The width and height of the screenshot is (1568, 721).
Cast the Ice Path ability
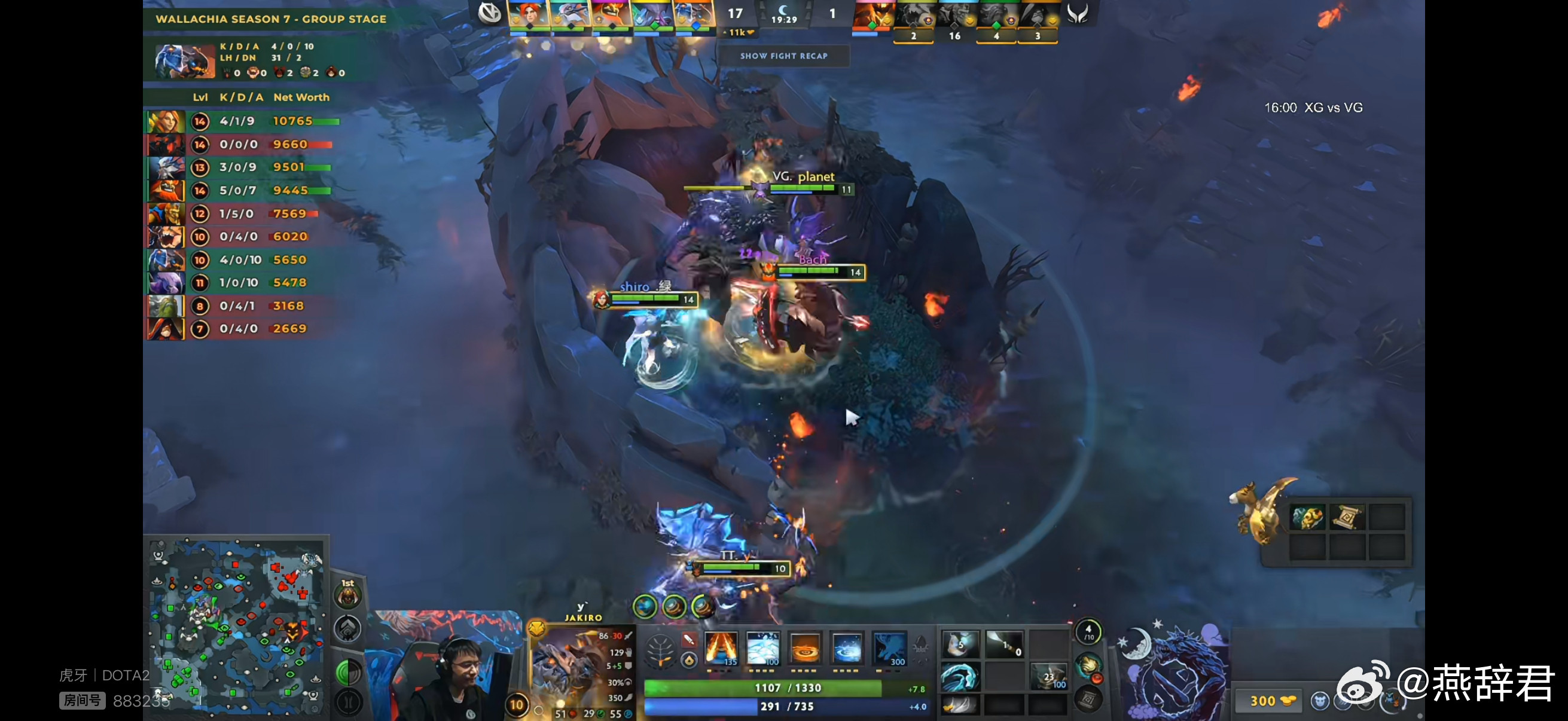point(764,650)
